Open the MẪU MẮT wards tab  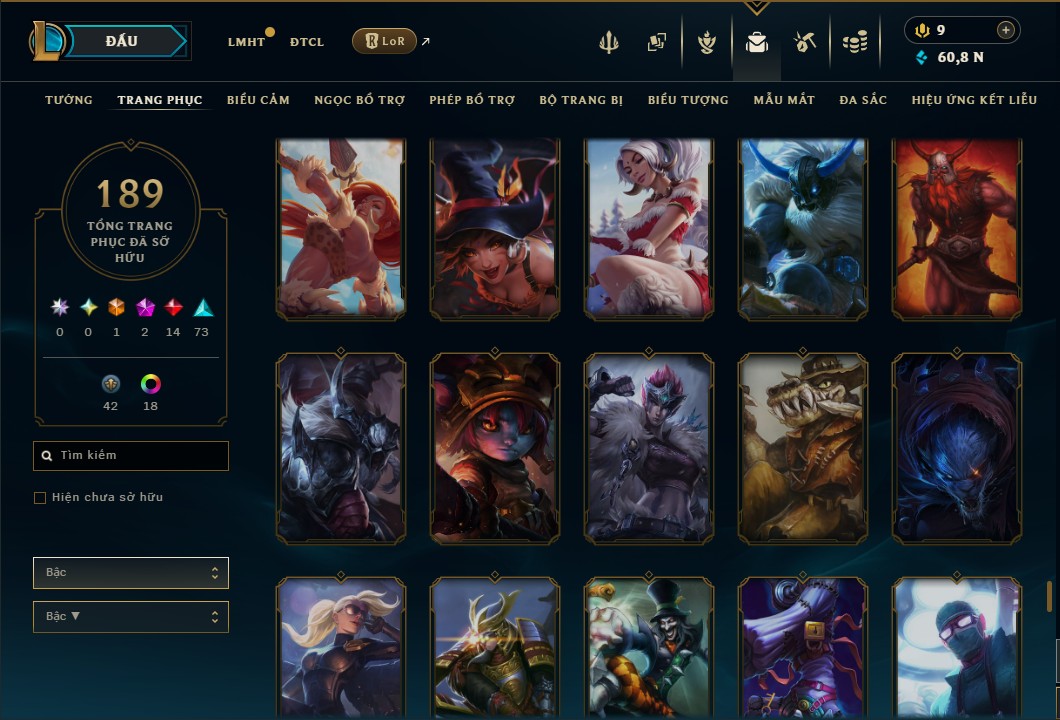pyautogui.click(x=784, y=100)
